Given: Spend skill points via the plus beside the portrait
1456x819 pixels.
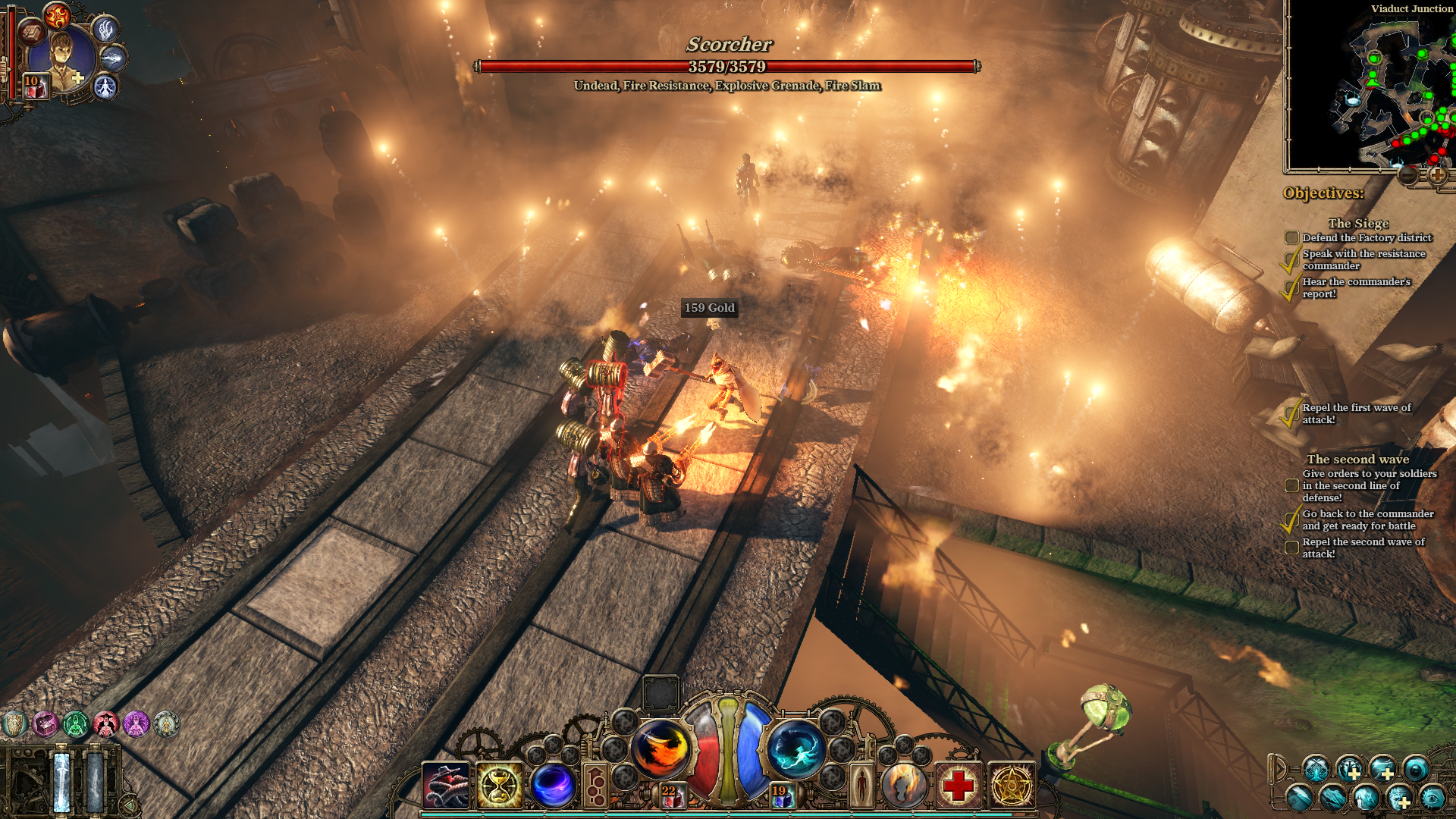Looking at the screenshot, I should (77, 78).
